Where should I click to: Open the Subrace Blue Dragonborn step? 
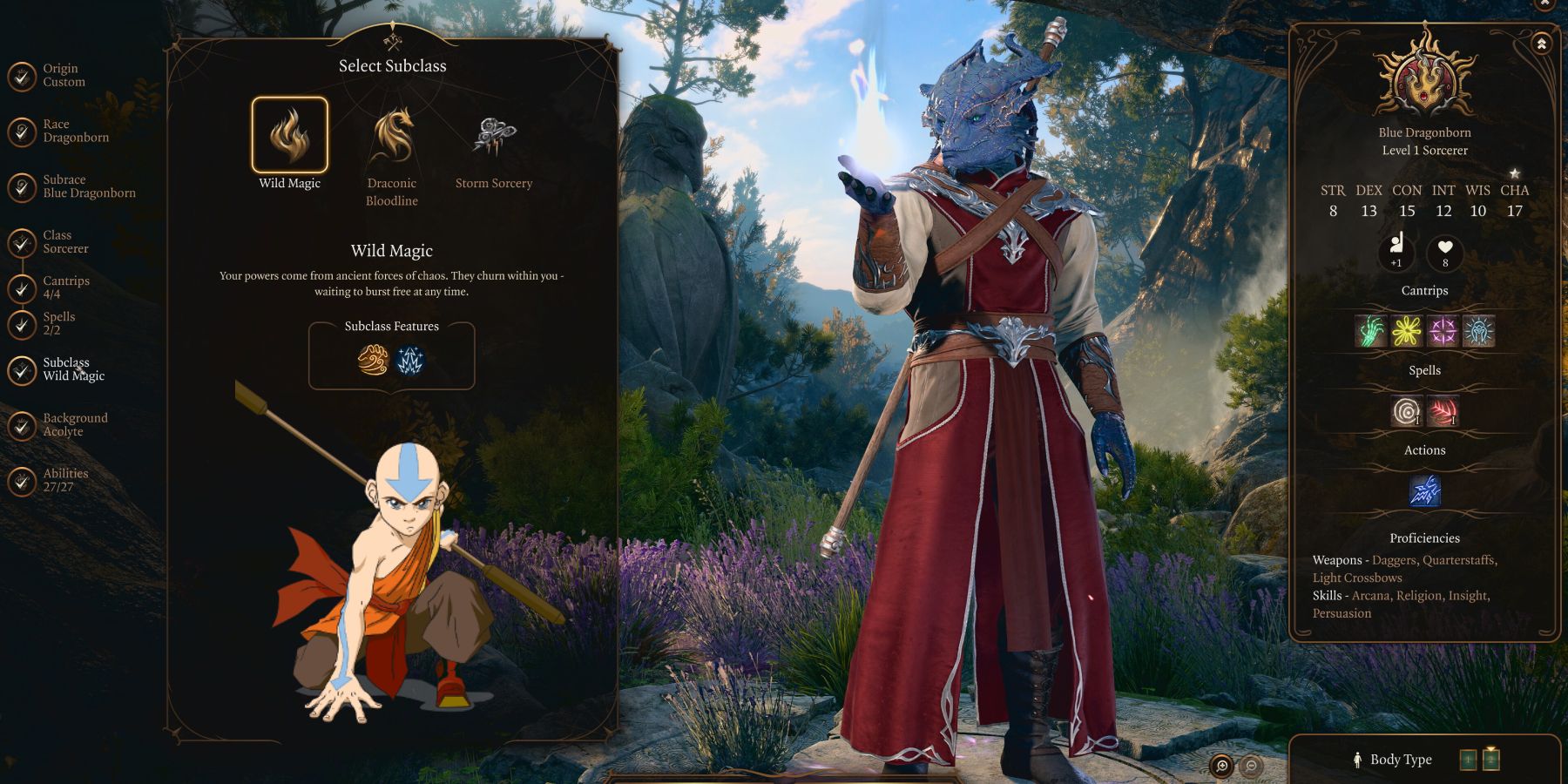[x=88, y=186]
